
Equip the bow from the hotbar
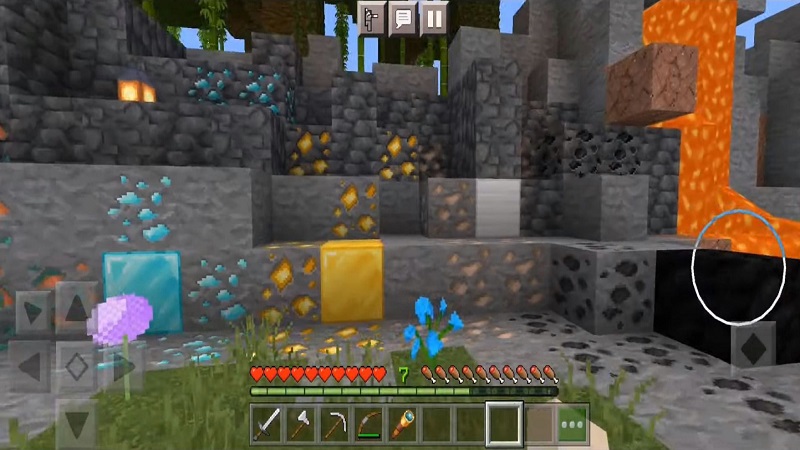click(x=368, y=424)
